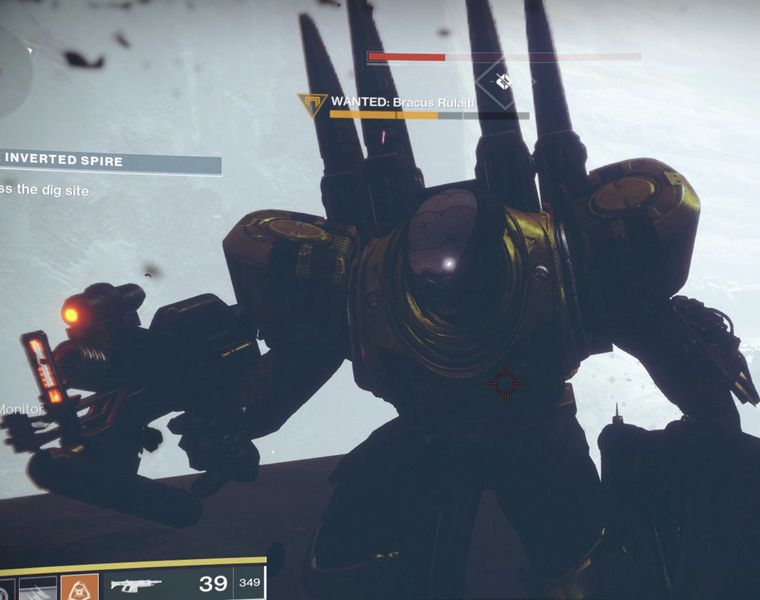
Task: Activate the melee ability icon
Action: click(x=38, y=588)
